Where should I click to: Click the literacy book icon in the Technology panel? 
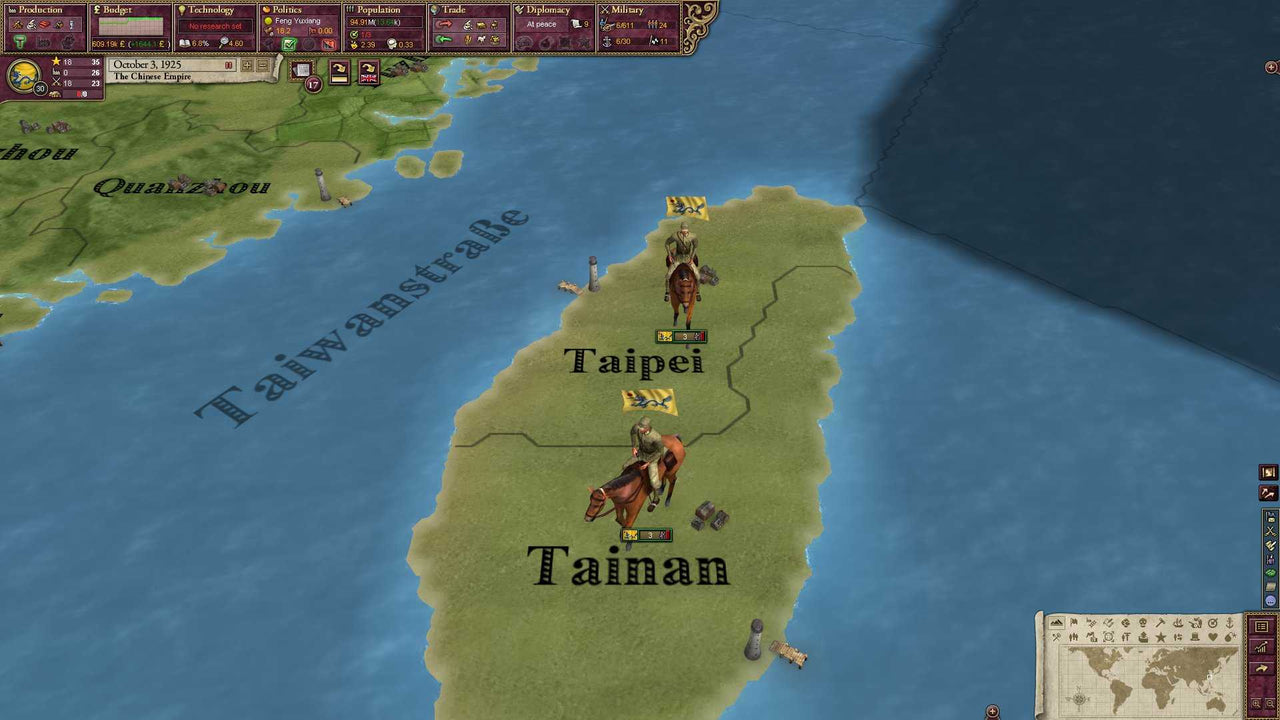tap(185, 43)
